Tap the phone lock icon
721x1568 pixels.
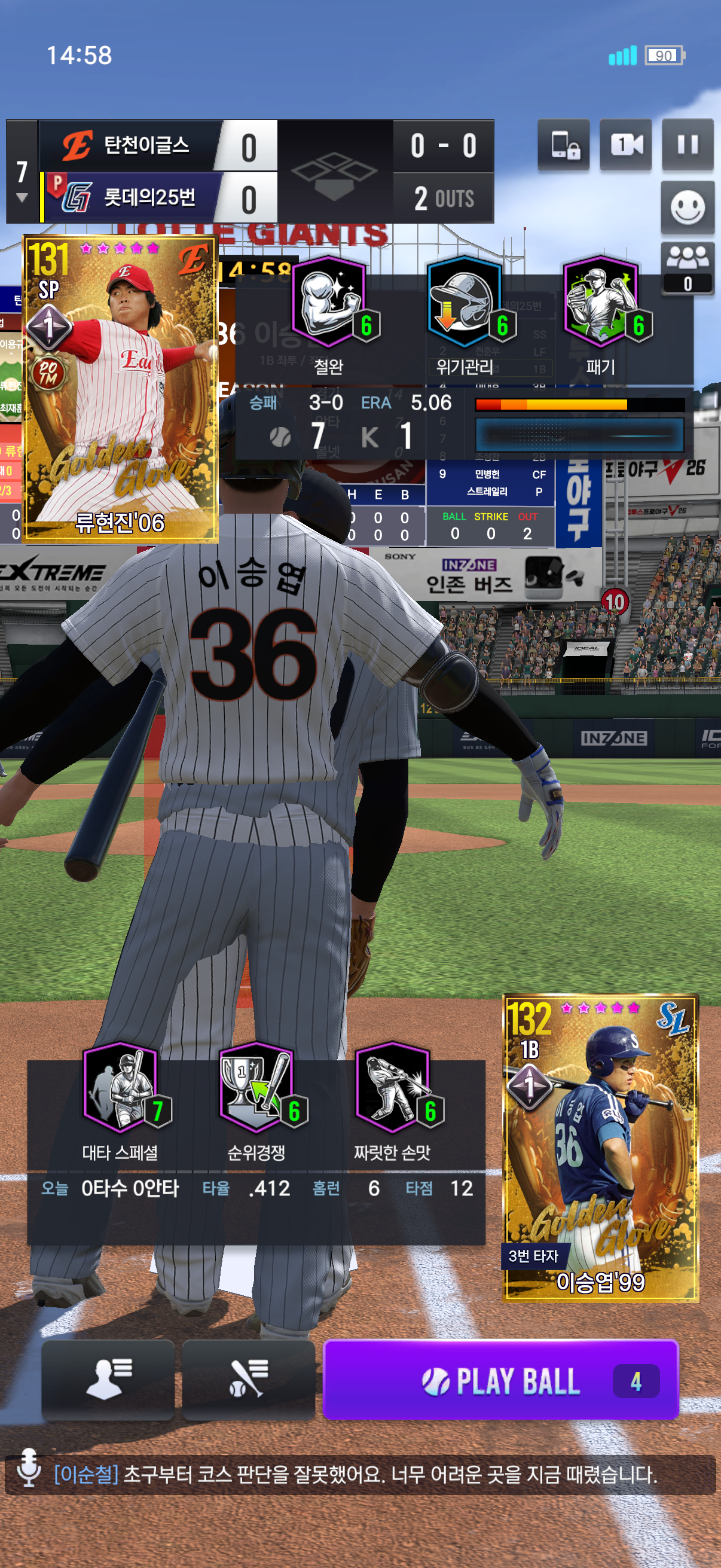point(564,145)
